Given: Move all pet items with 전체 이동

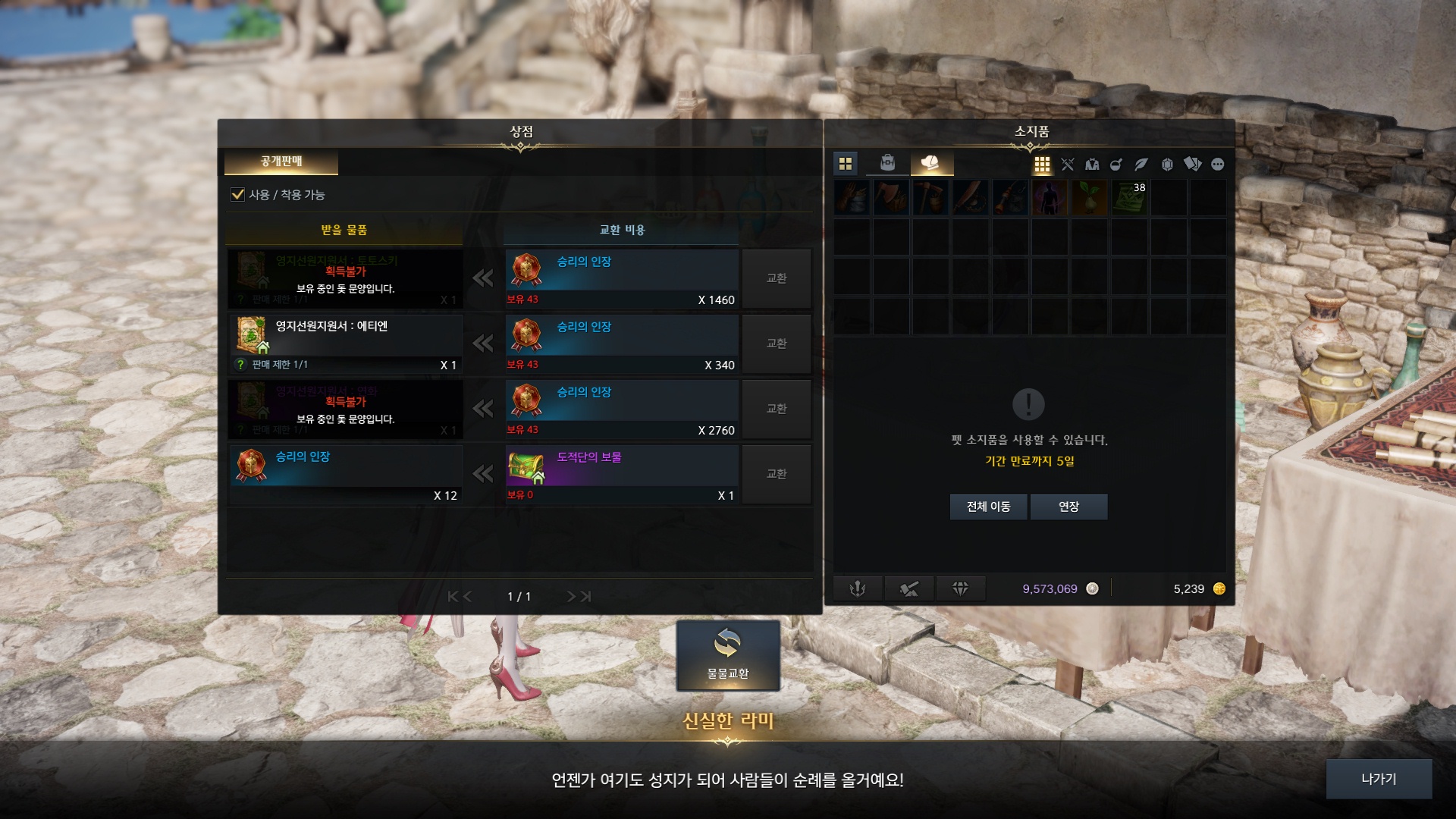Looking at the screenshot, I should click(x=988, y=507).
